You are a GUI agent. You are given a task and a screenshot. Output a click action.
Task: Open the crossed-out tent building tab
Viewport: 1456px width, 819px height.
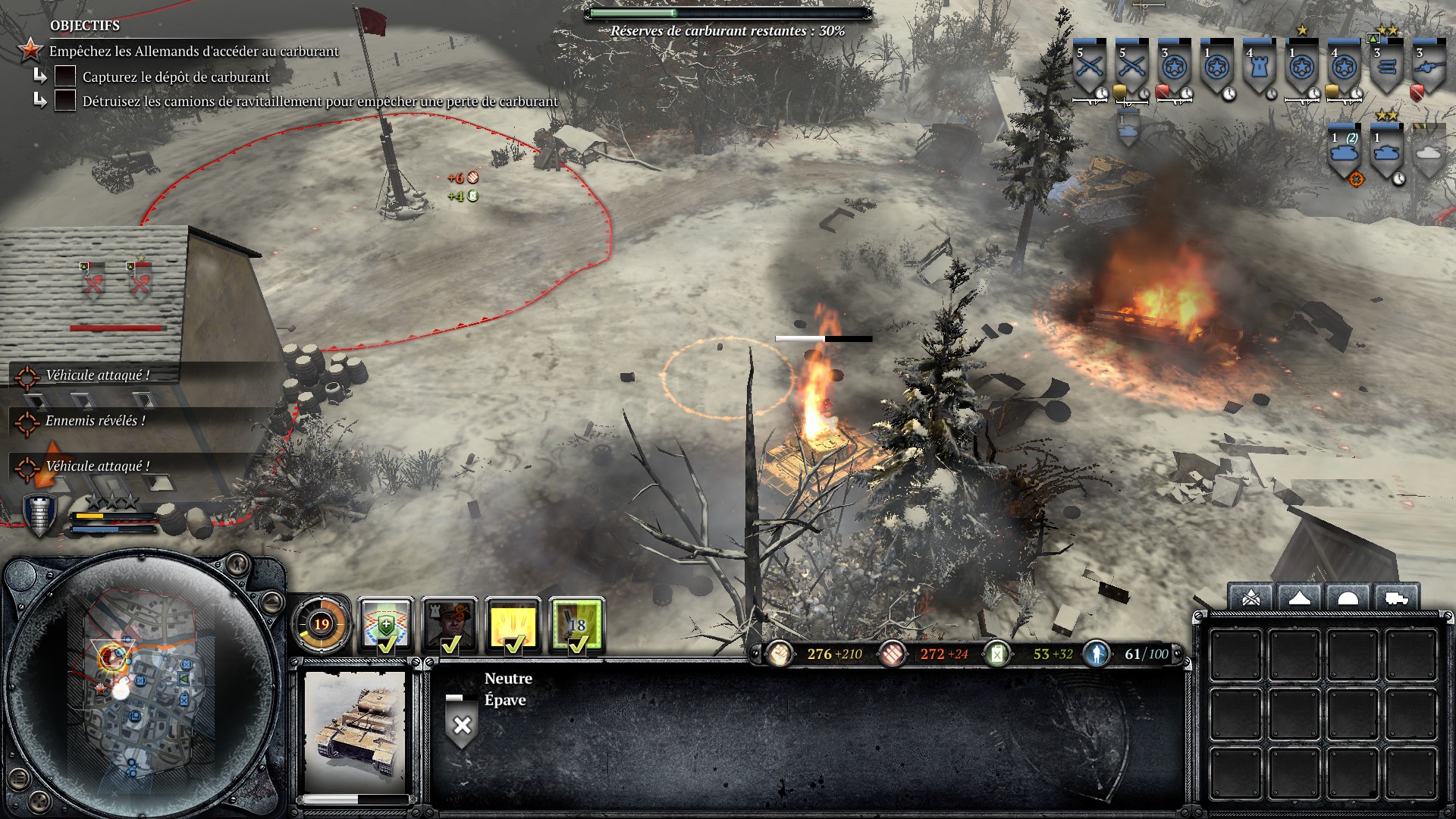pyautogui.click(x=1251, y=598)
